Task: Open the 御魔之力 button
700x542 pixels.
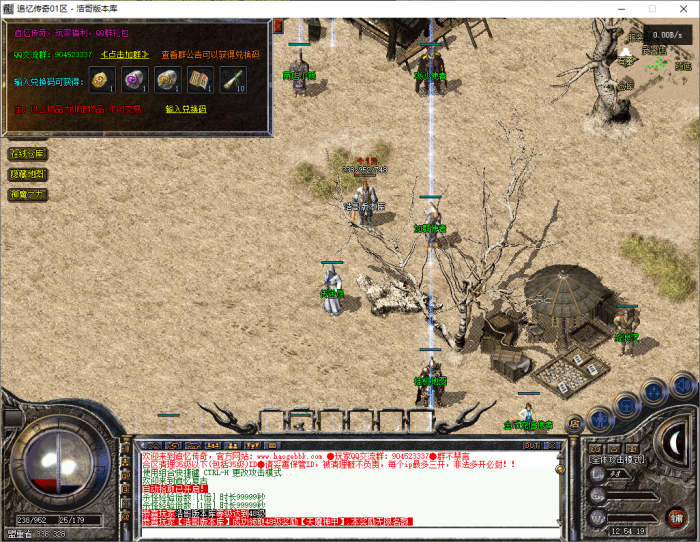Action: [27, 194]
